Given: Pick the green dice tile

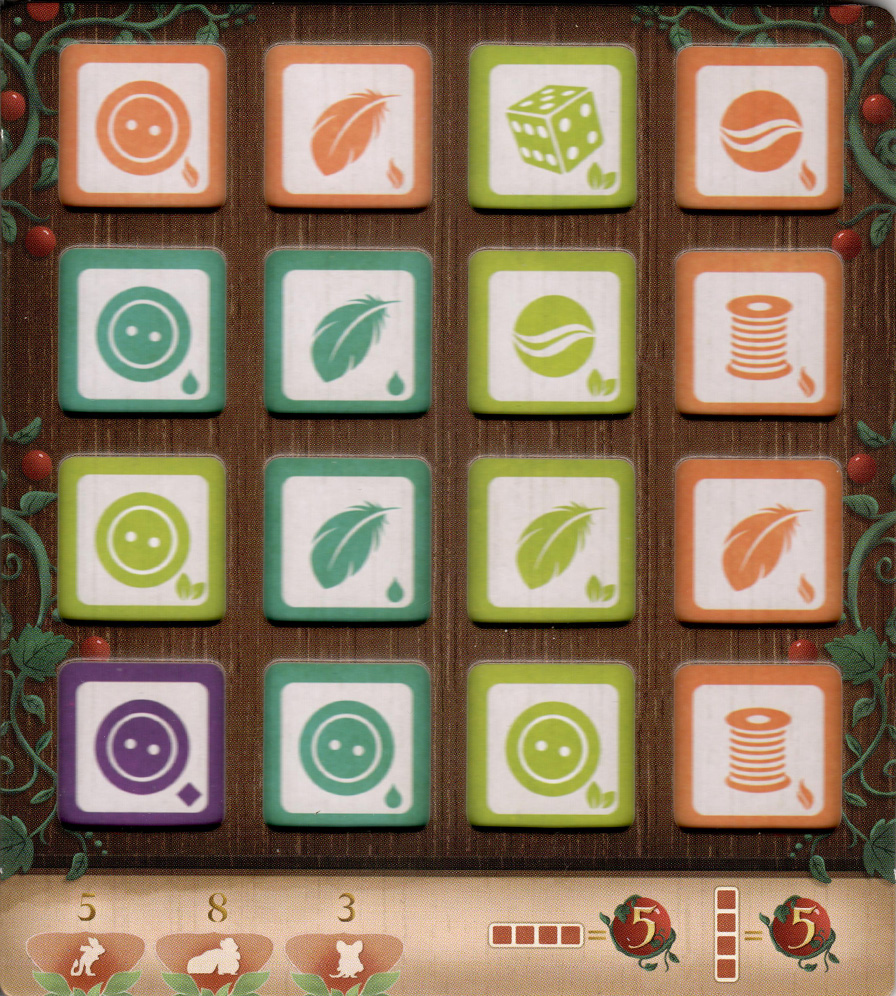Looking at the screenshot, I should click(552, 127).
